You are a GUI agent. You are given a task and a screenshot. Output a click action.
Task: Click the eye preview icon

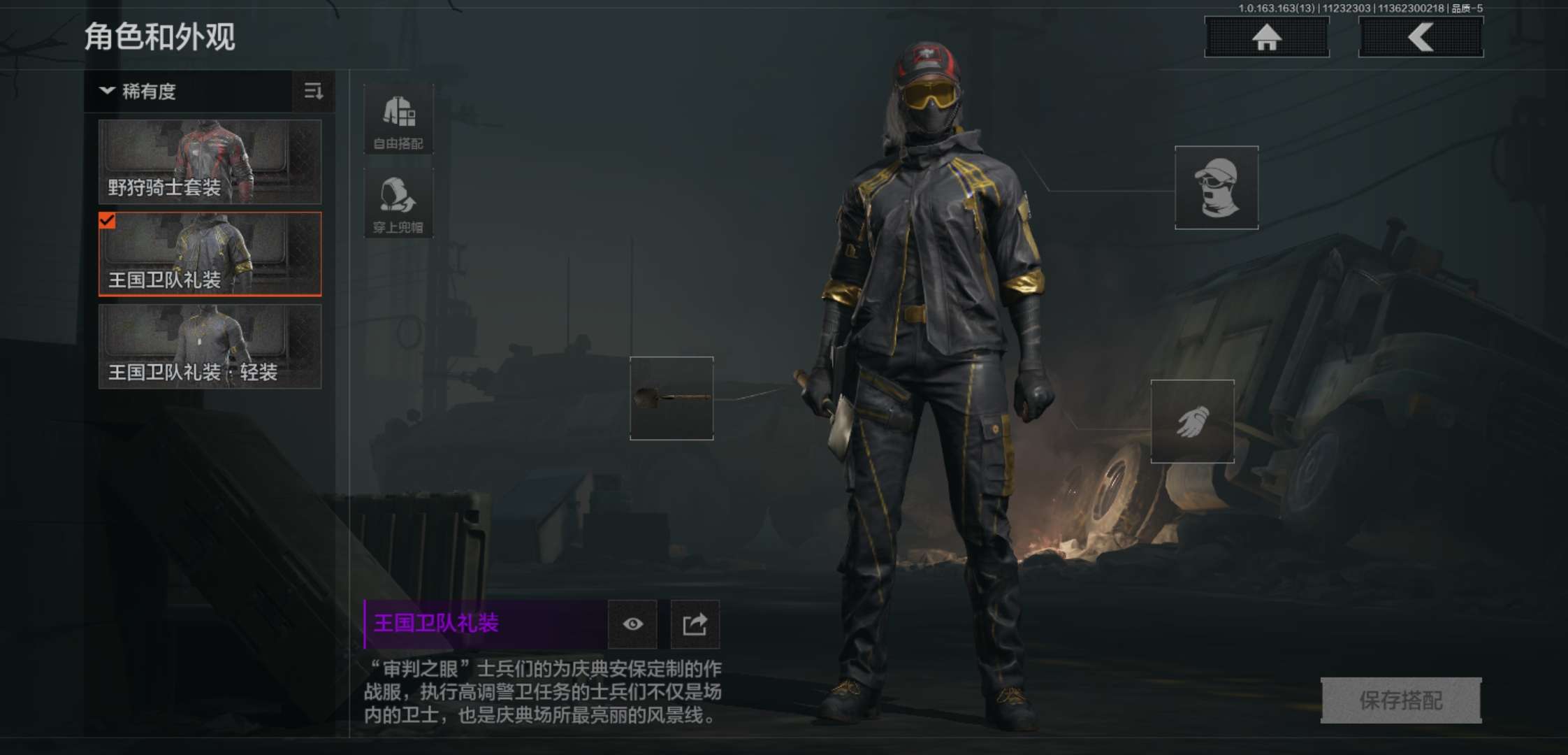coord(633,625)
